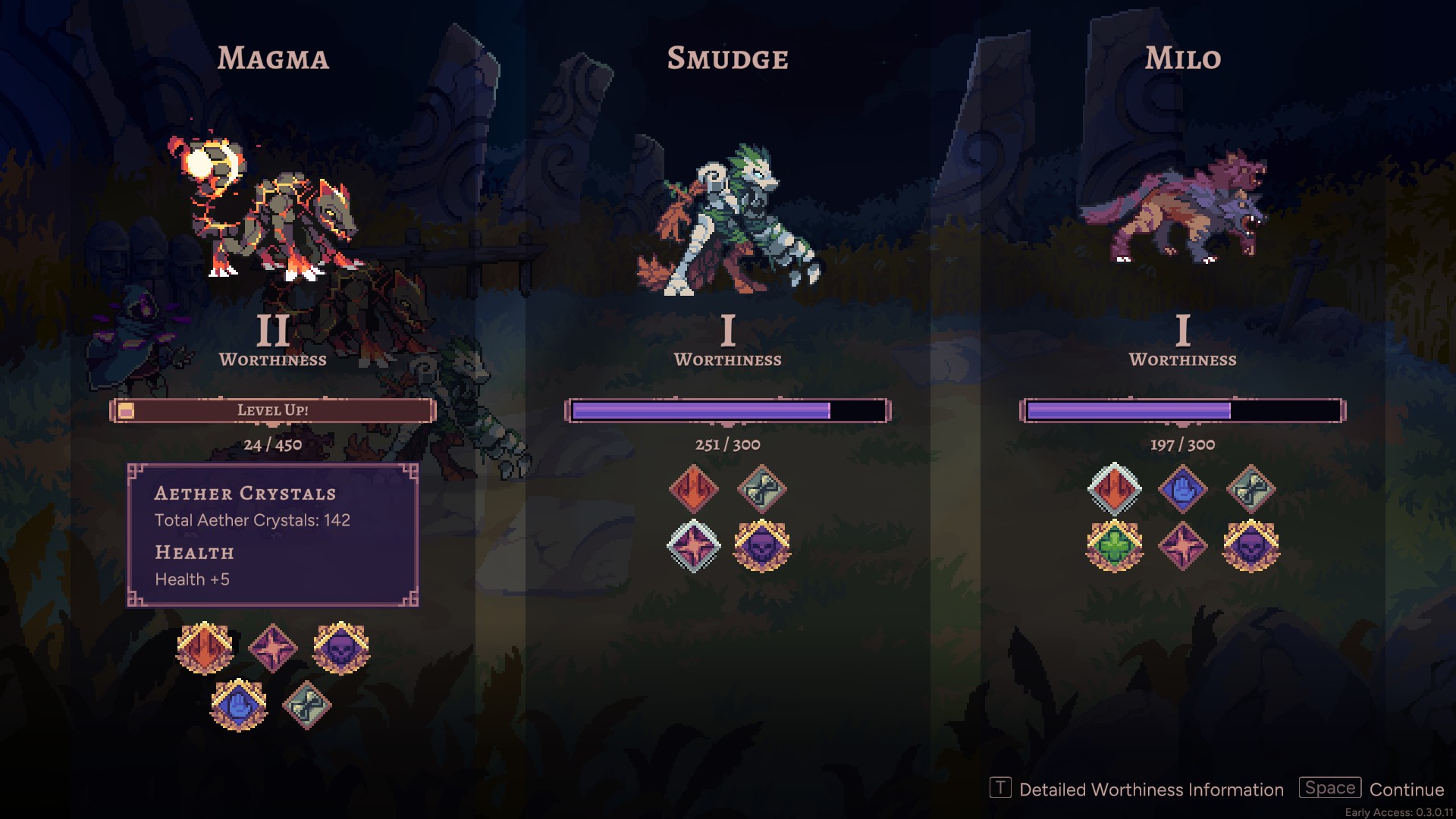Select Magma's gold-framed red sword badge

point(205,648)
